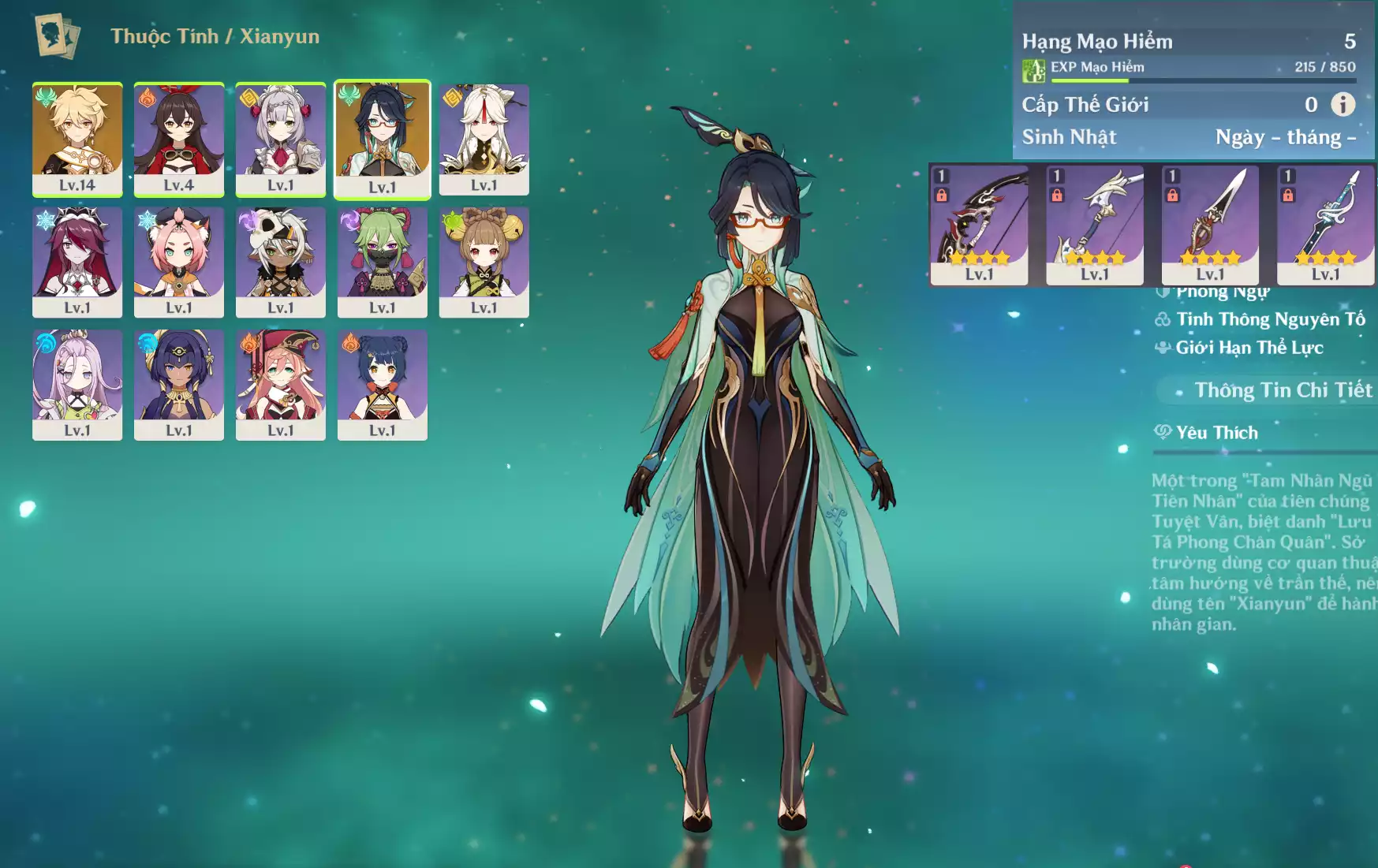1378x868 pixels.
Task: Open Thông Tin Chi Tiết details
Action: tap(1282, 390)
